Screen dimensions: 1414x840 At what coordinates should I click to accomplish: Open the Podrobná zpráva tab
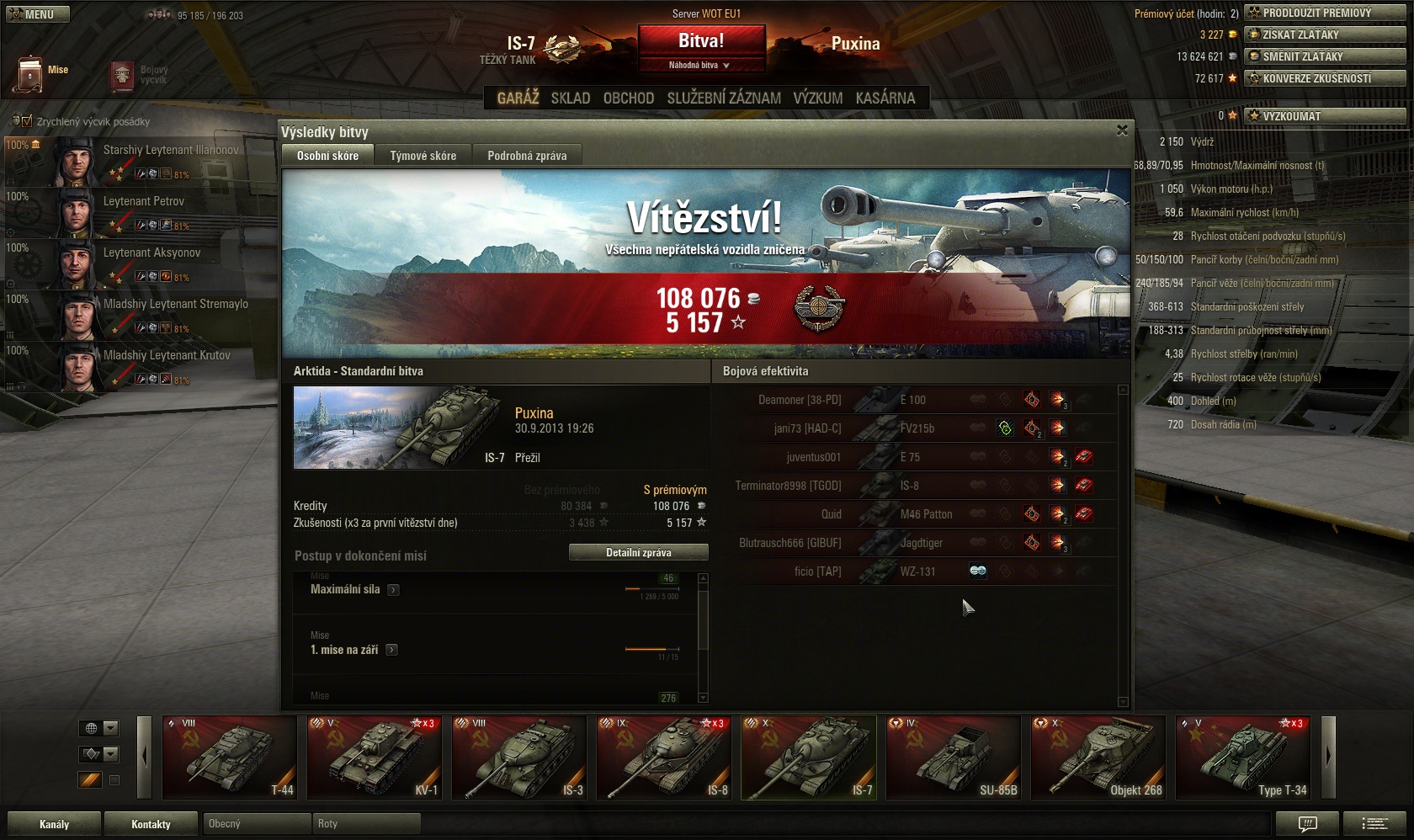527,156
